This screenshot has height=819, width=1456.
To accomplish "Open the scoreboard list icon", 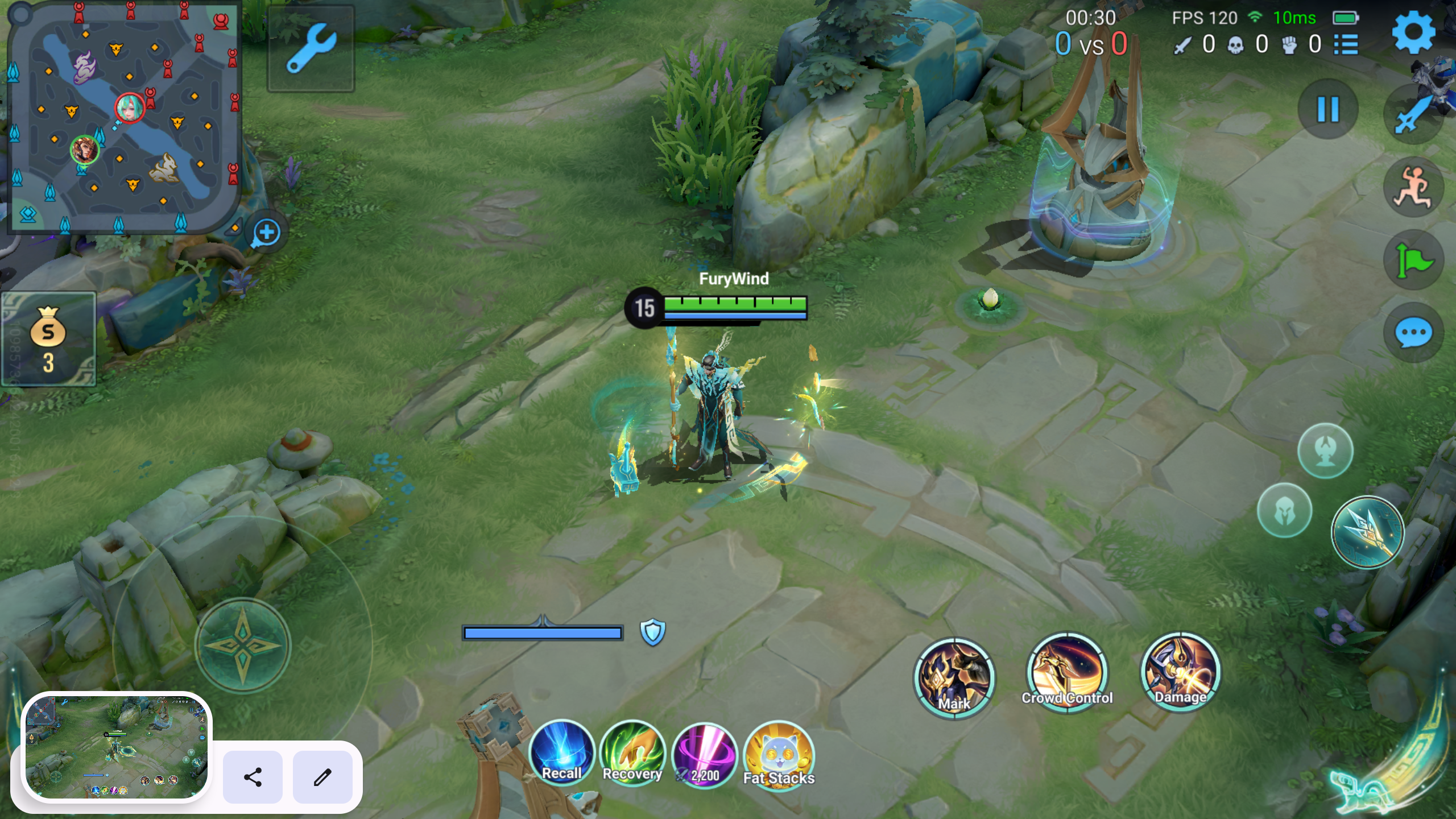I will click(x=1346, y=44).
